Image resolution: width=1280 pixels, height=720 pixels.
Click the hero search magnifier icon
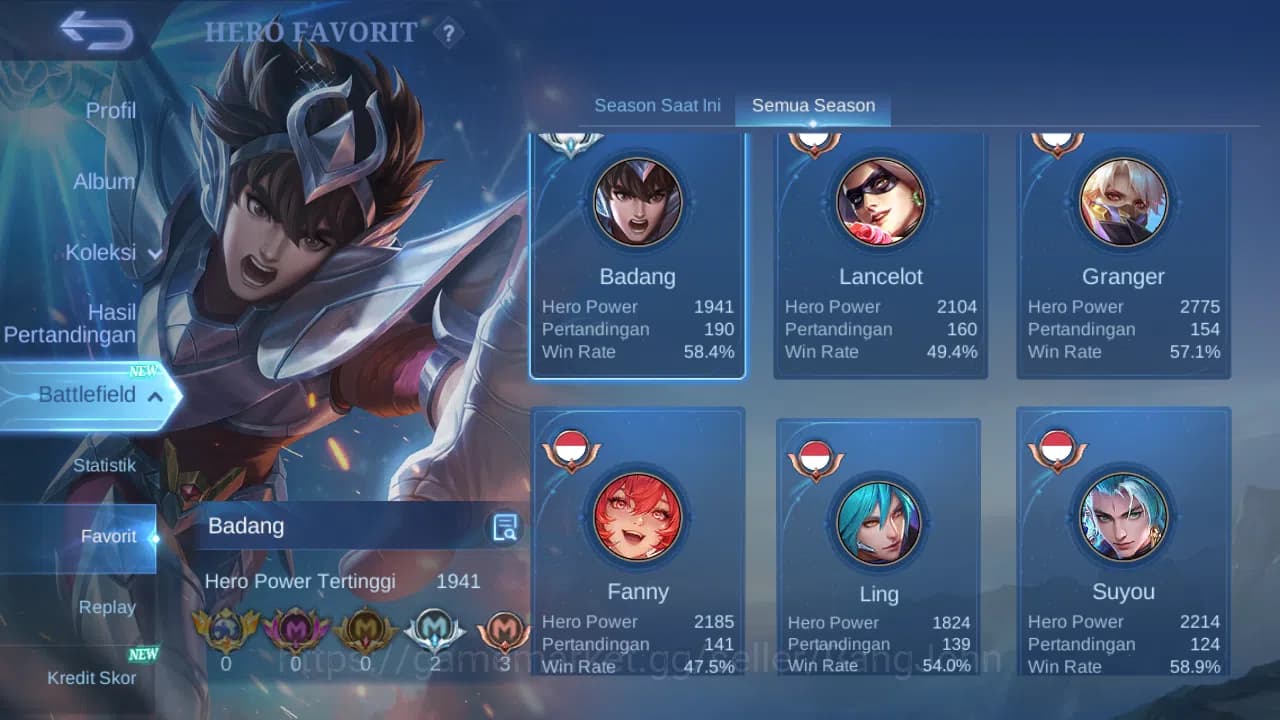[504, 525]
